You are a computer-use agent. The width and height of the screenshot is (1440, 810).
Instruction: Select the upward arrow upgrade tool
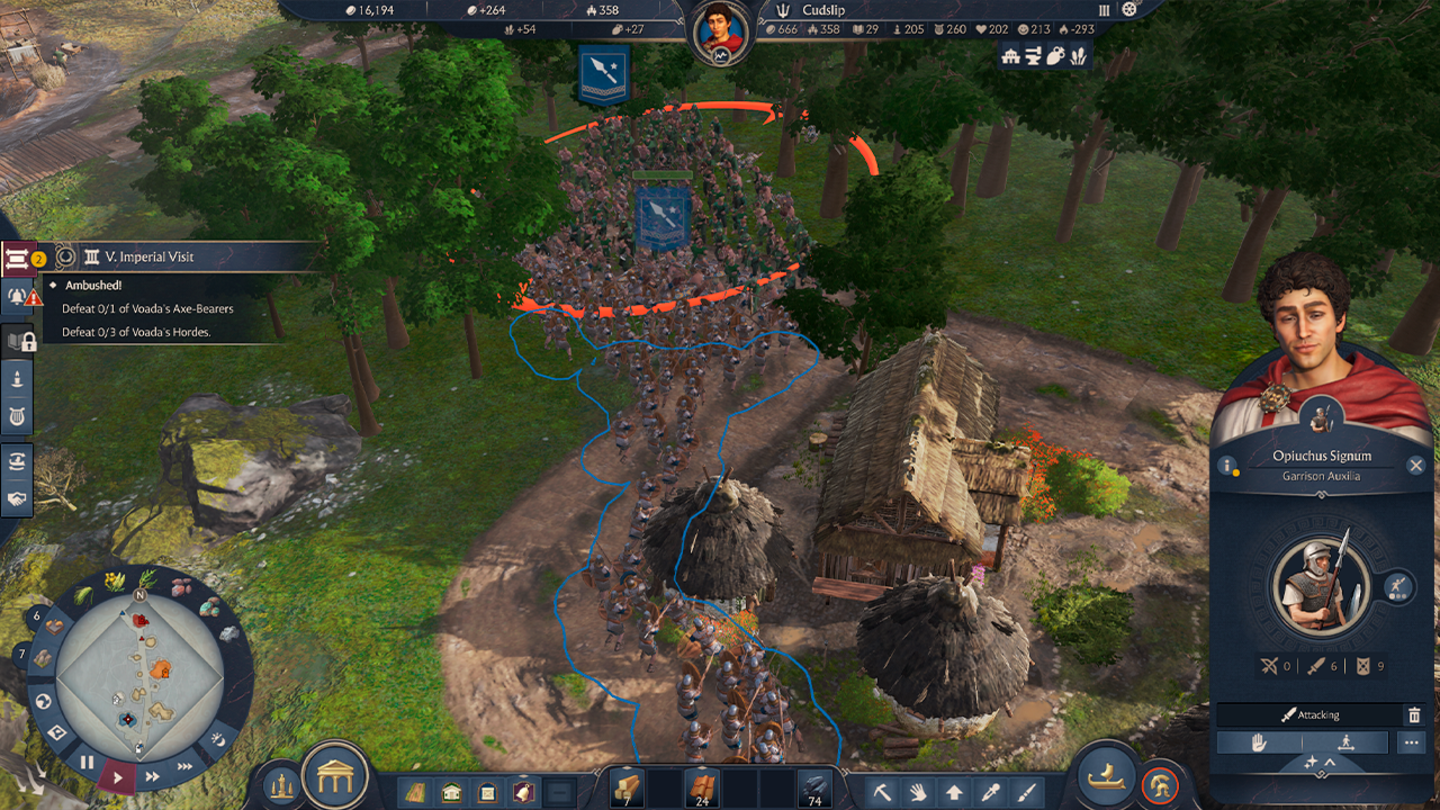954,792
